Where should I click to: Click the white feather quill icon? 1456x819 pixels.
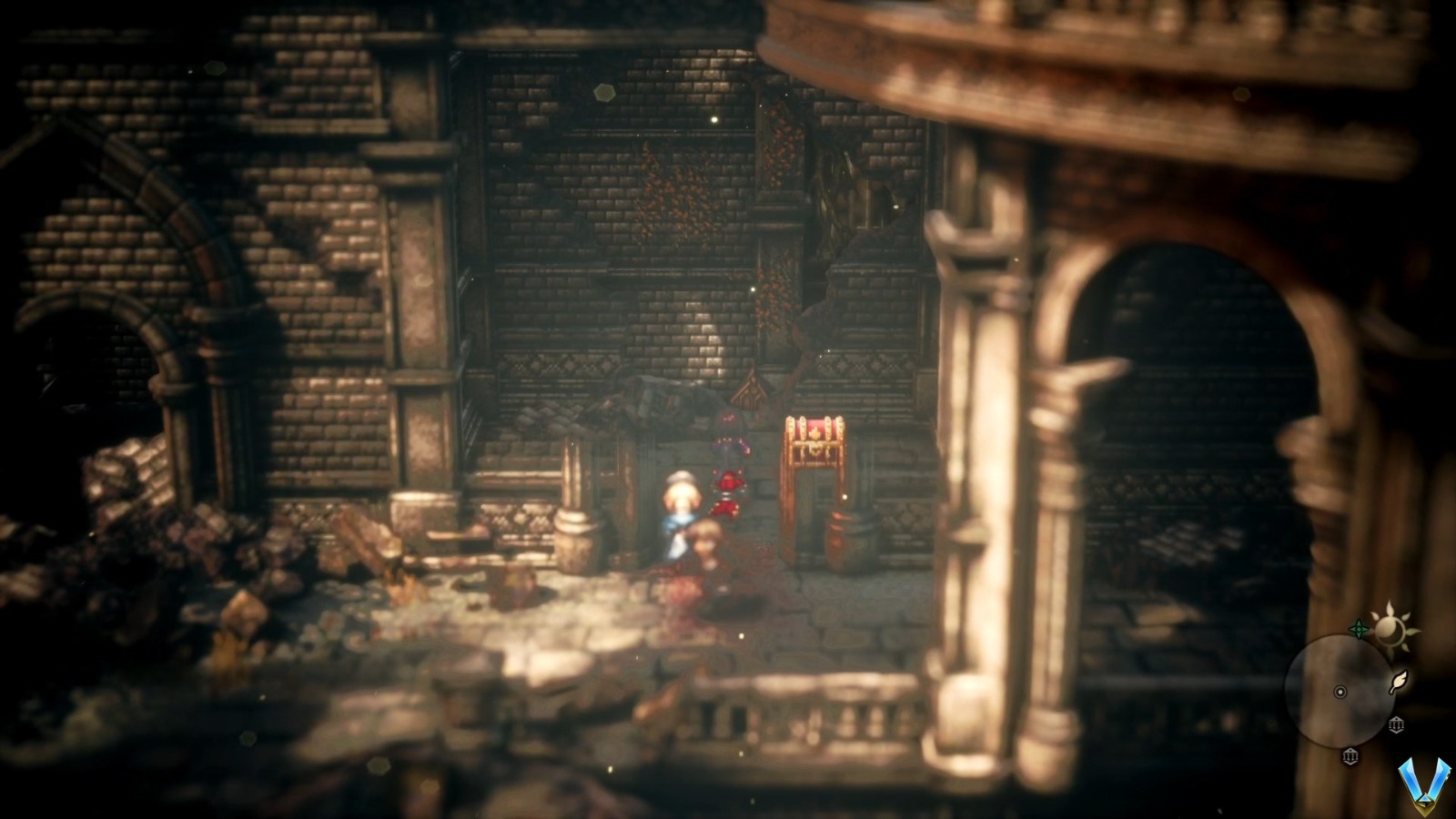pos(1398,682)
